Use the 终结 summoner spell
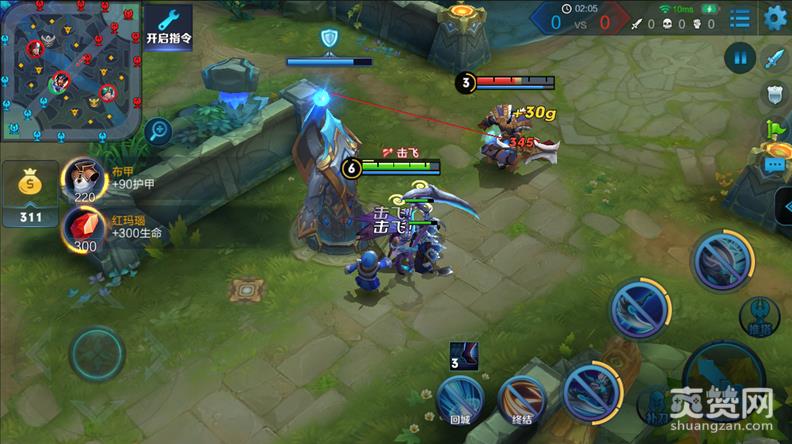The height and width of the screenshot is (444, 792). tap(521, 397)
